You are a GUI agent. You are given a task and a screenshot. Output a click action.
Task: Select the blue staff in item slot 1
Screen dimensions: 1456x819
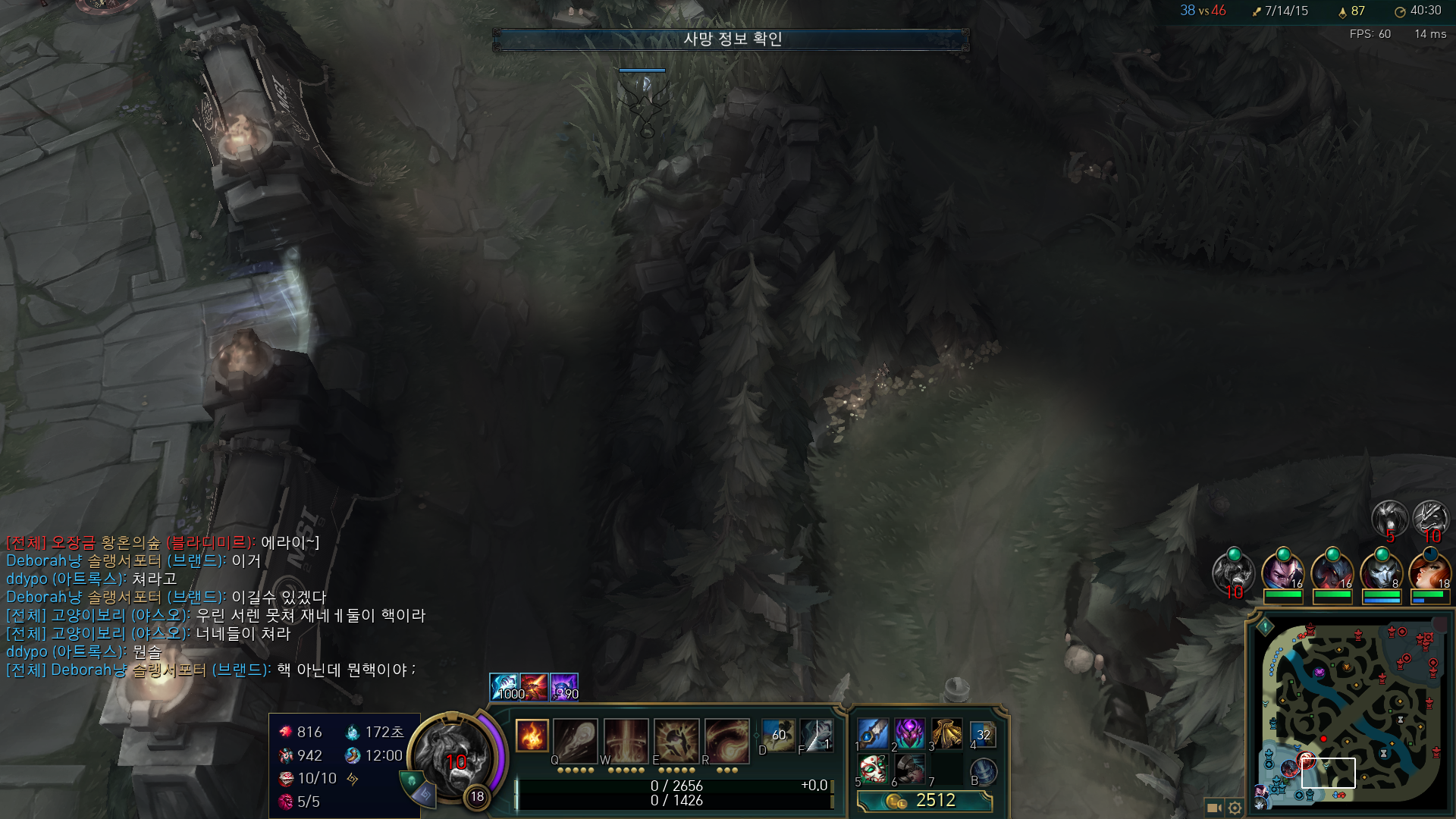[x=873, y=734]
